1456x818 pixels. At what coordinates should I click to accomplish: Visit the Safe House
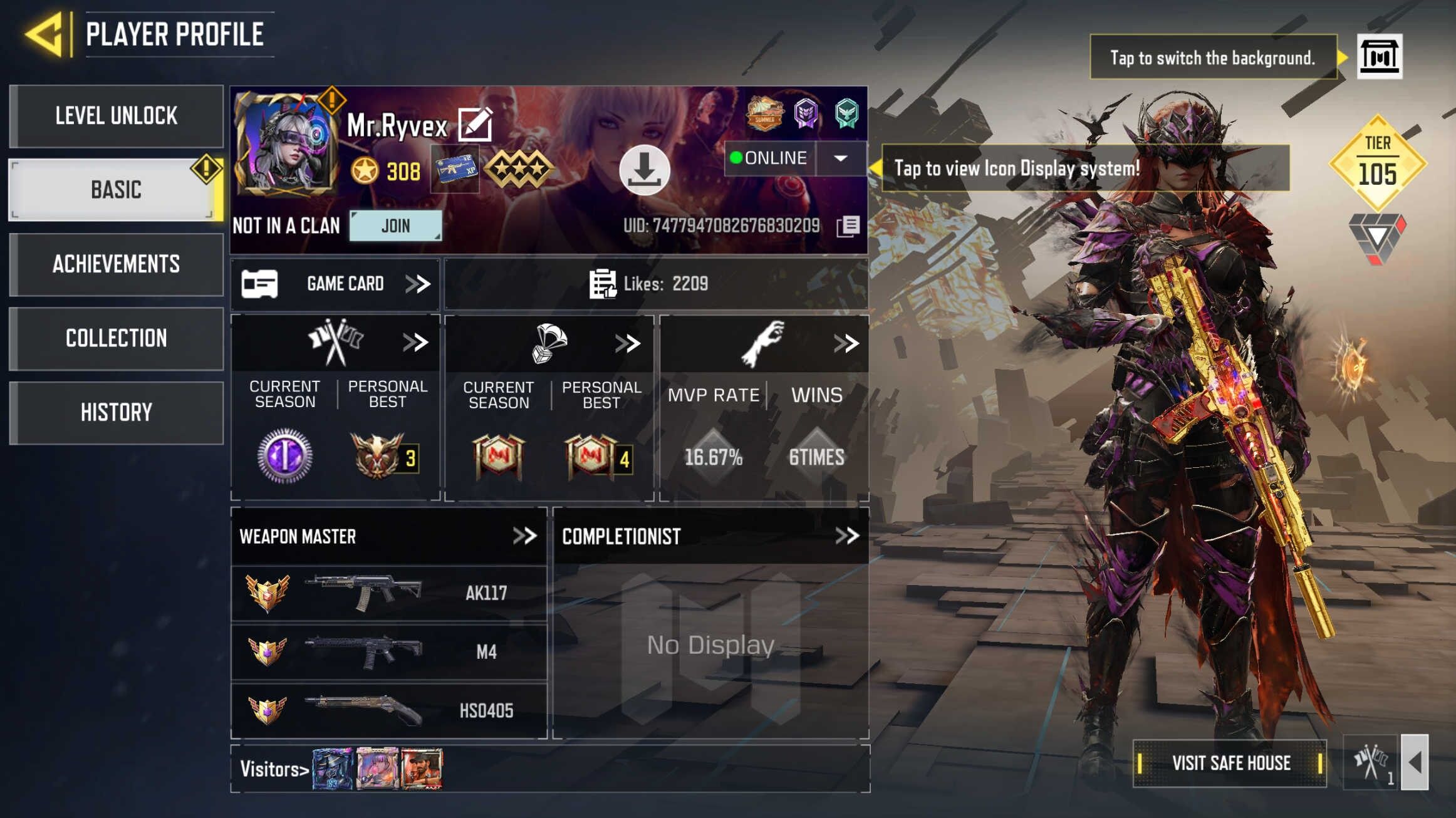point(1230,763)
